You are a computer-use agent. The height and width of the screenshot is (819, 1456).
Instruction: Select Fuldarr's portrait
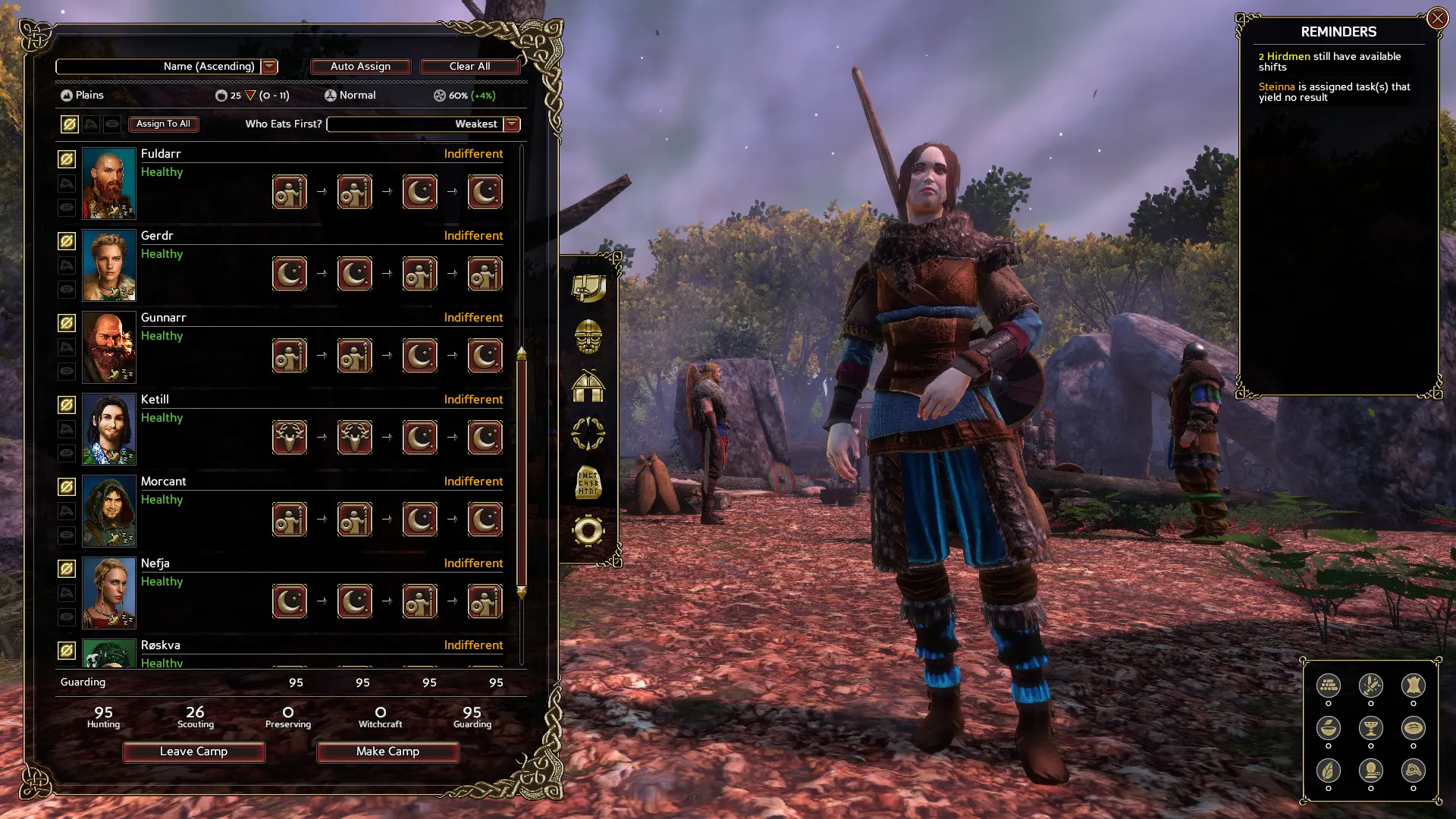(x=108, y=184)
